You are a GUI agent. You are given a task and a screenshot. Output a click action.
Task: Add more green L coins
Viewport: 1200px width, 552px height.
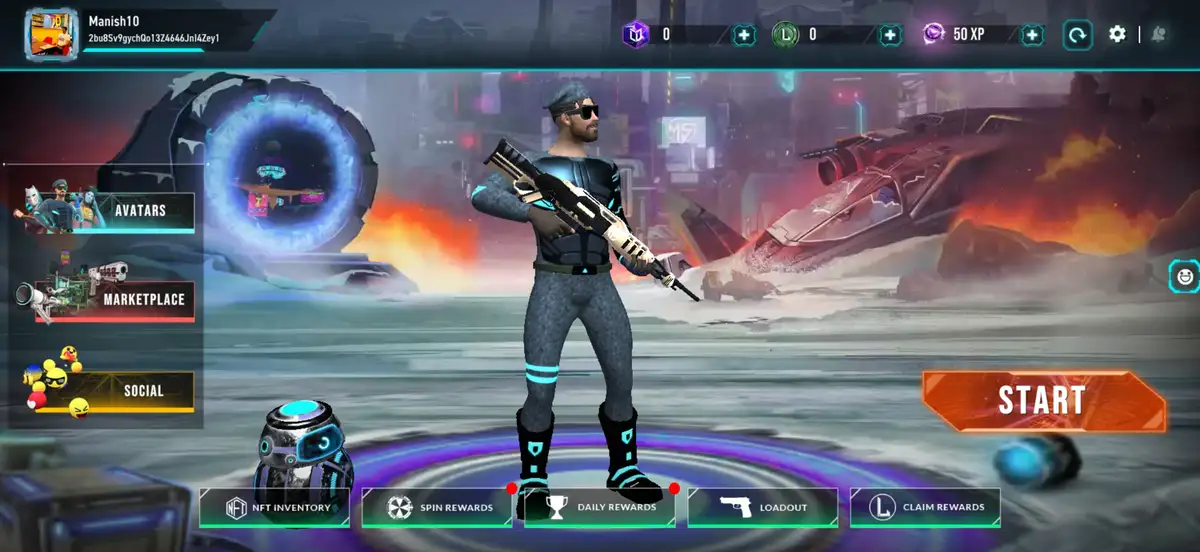(890, 35)
